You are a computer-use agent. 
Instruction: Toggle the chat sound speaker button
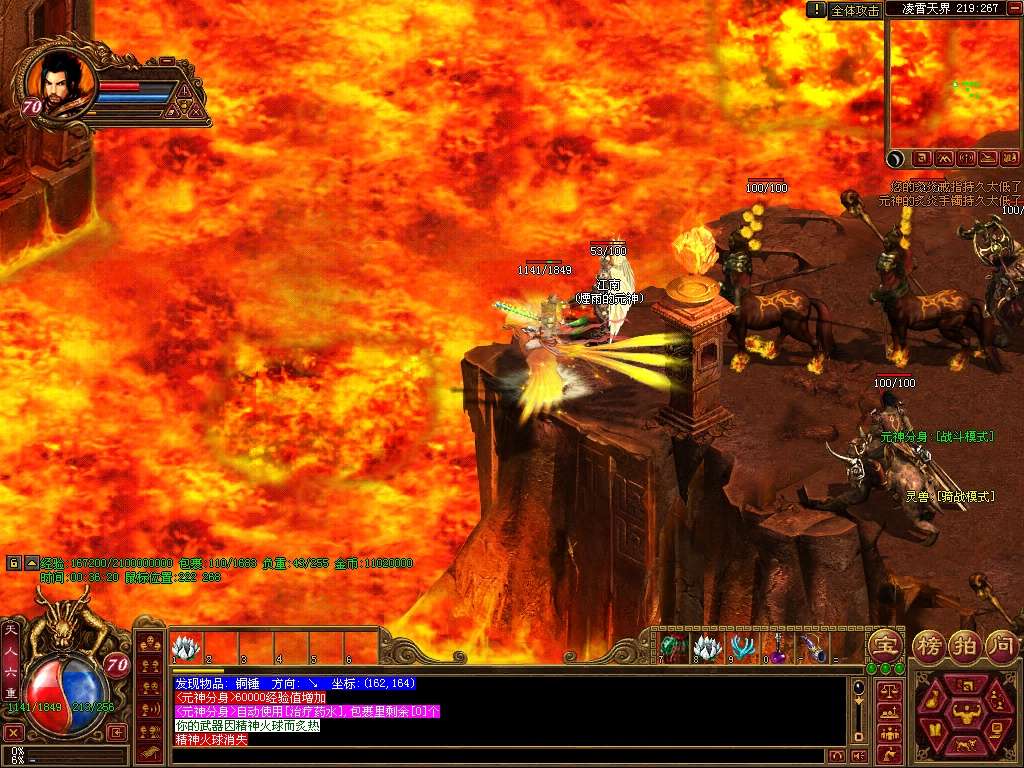[x=857, y=756]
